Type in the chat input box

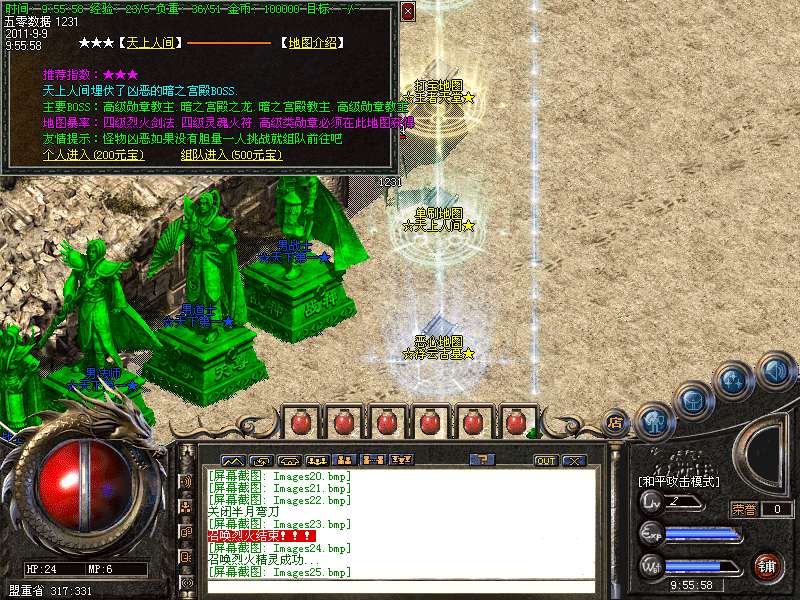pos(400,586)
